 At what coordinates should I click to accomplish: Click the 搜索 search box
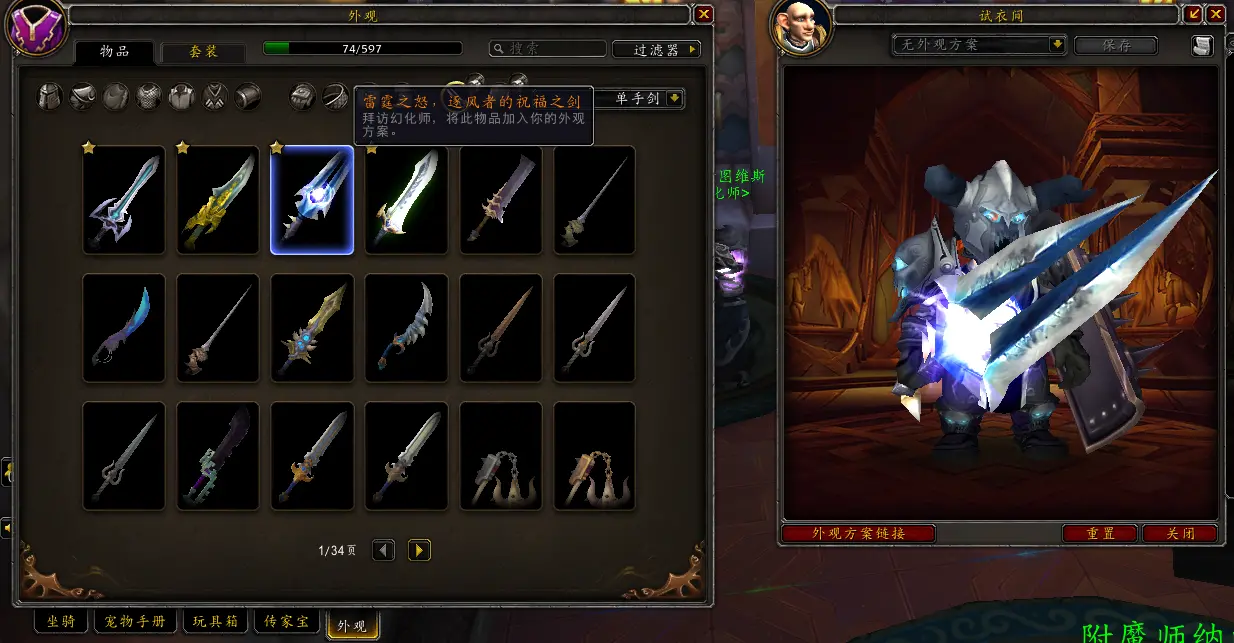coord(548,49)
